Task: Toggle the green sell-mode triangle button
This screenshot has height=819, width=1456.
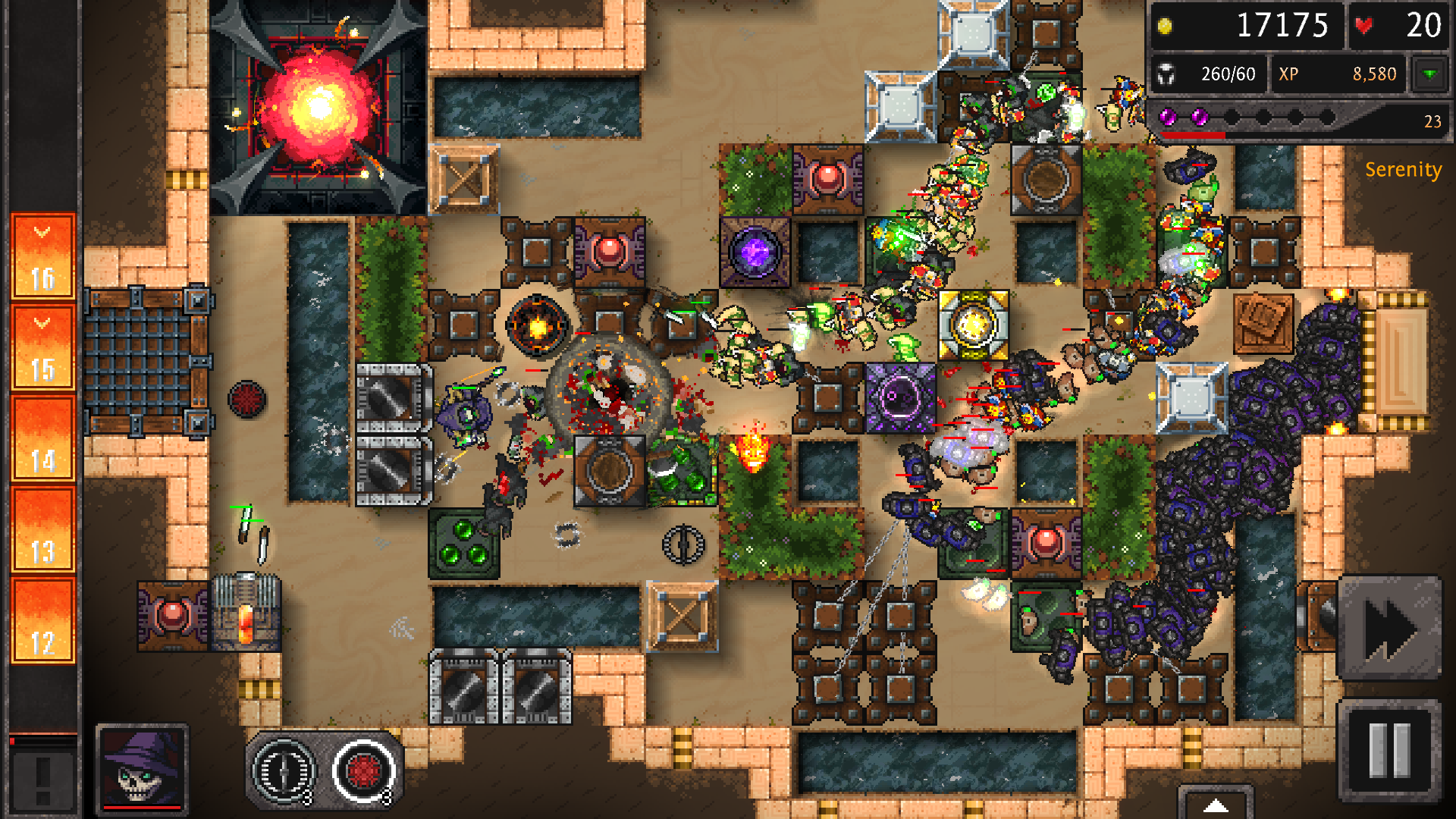Action: [x=1429, y=74]
